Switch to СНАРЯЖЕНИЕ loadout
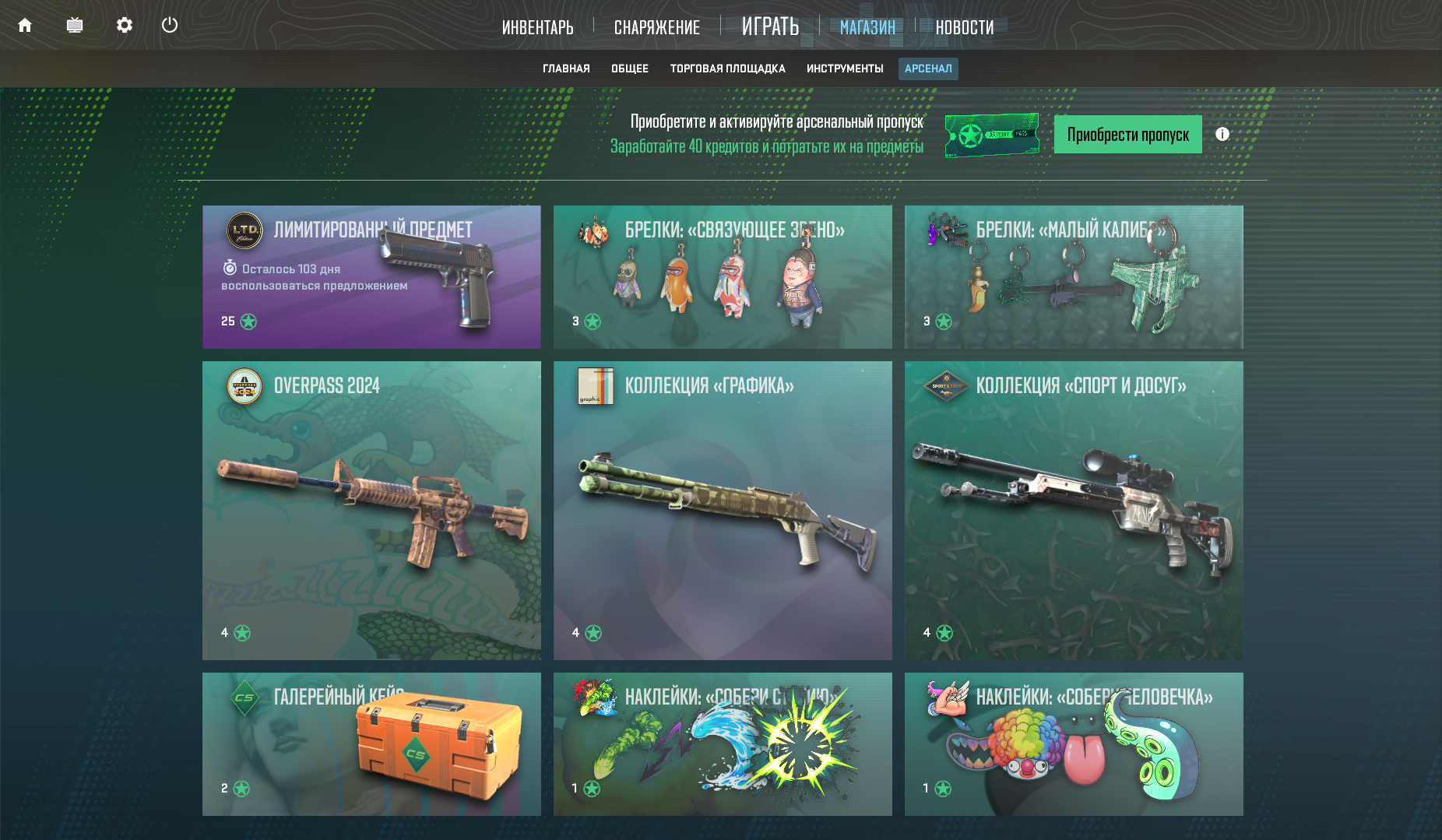Viewport: 1442px width, 840px height. point(656,28)
